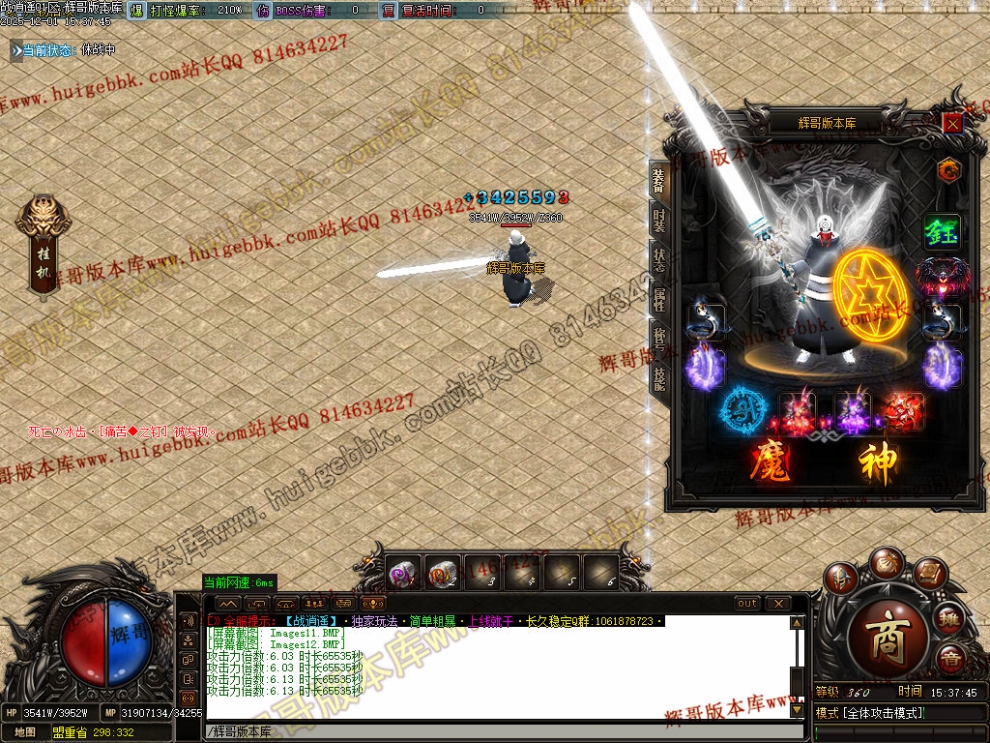Open character sheet via the helmet icon
Viewport: 990px width, 743px height.
(x=841, y=578)
